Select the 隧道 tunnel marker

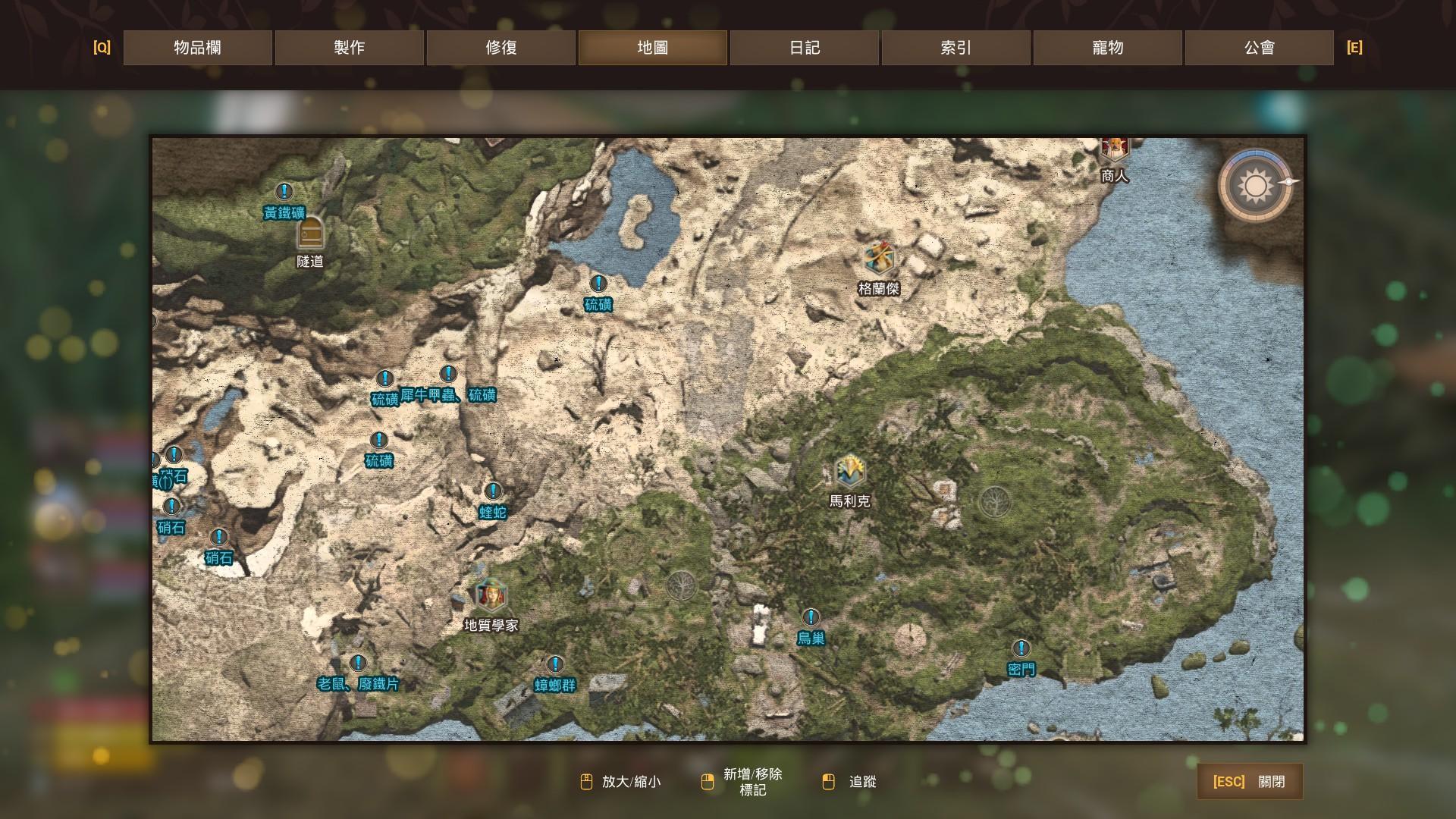click(310, 233)
